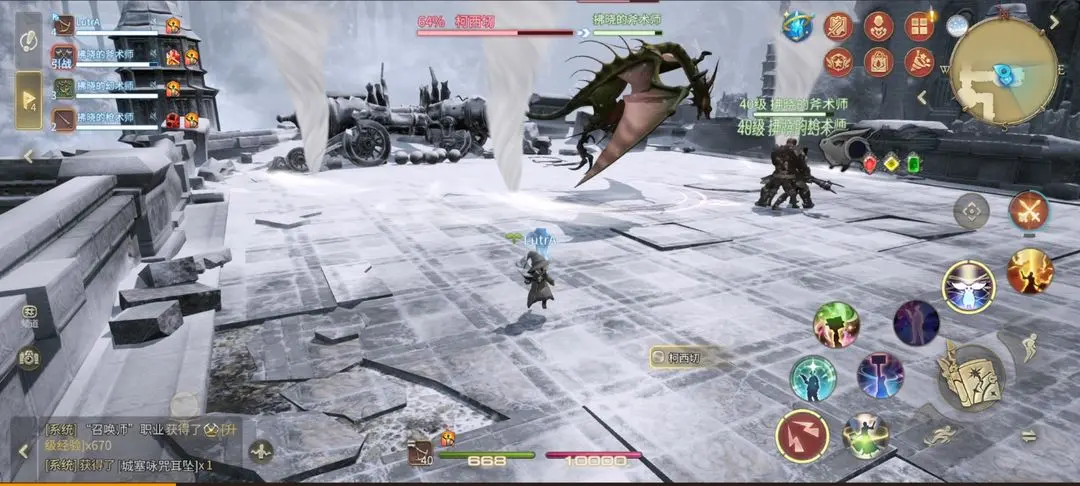Select the 柯西切 target label button
Image resolution: width=1080 pixels, height=486 pixels.
click(x=679, y=357)
